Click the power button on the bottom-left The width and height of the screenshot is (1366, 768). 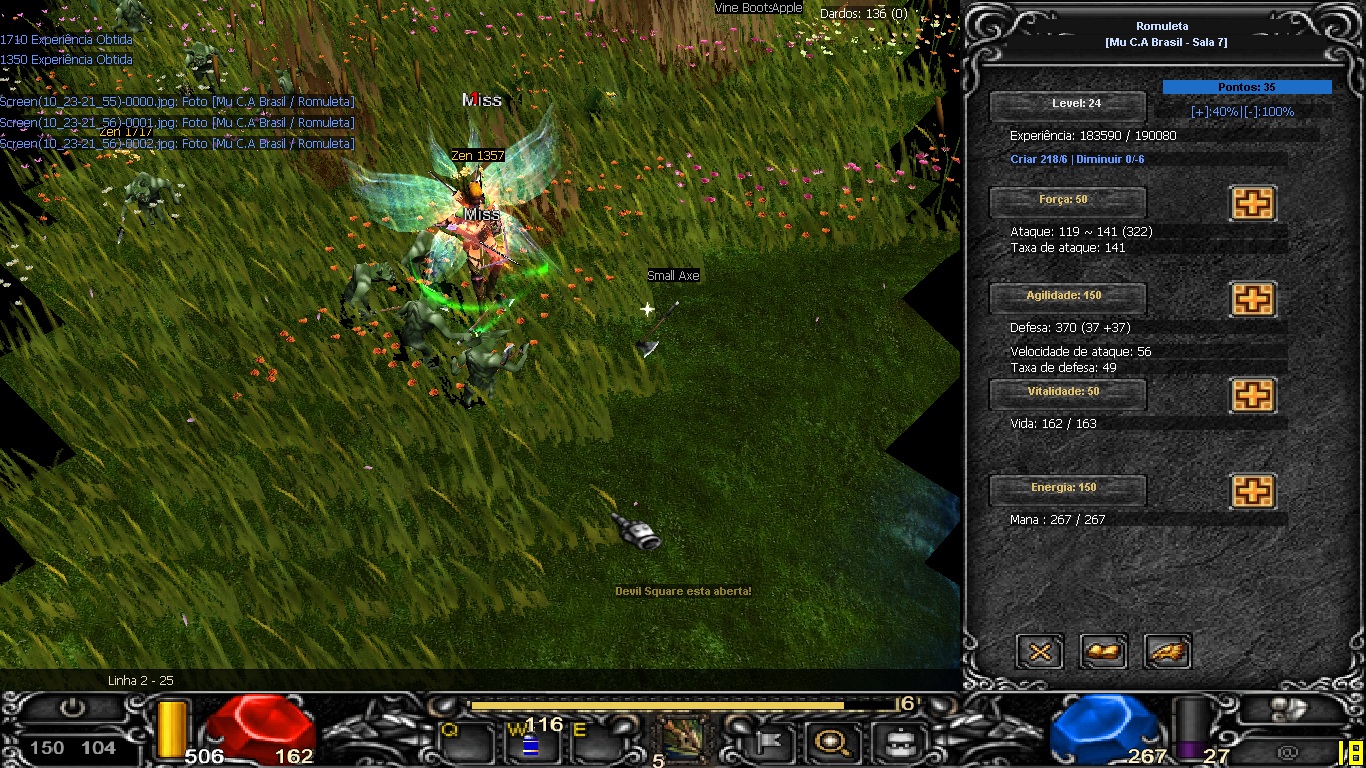pos(72,709)
